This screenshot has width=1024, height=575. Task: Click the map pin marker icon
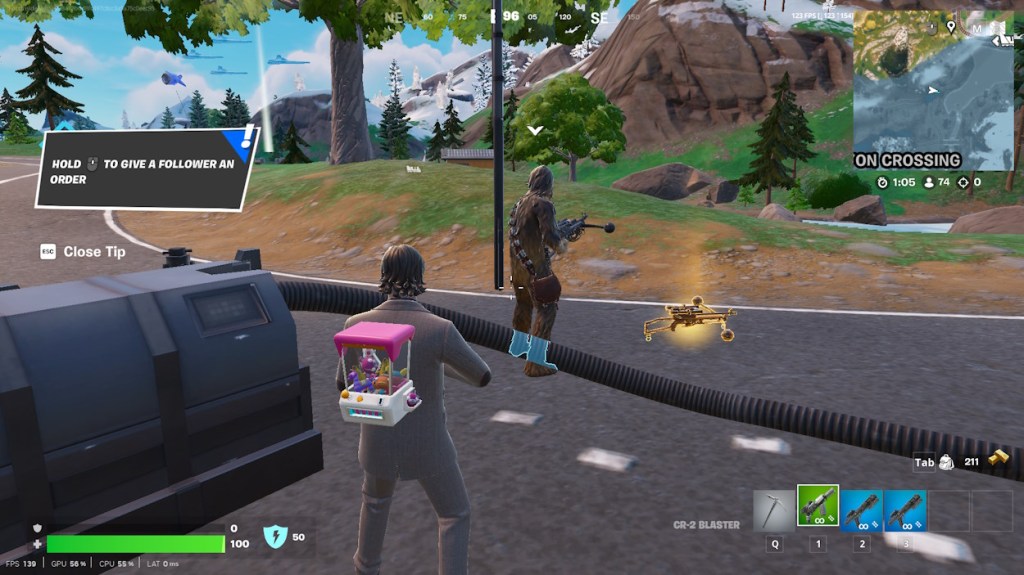pos(949,27)
